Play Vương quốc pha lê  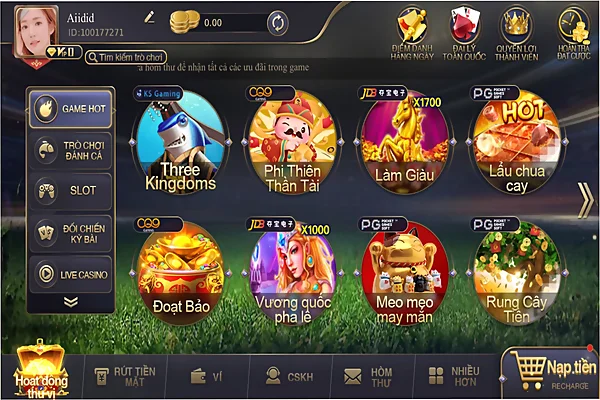[291, 270]
